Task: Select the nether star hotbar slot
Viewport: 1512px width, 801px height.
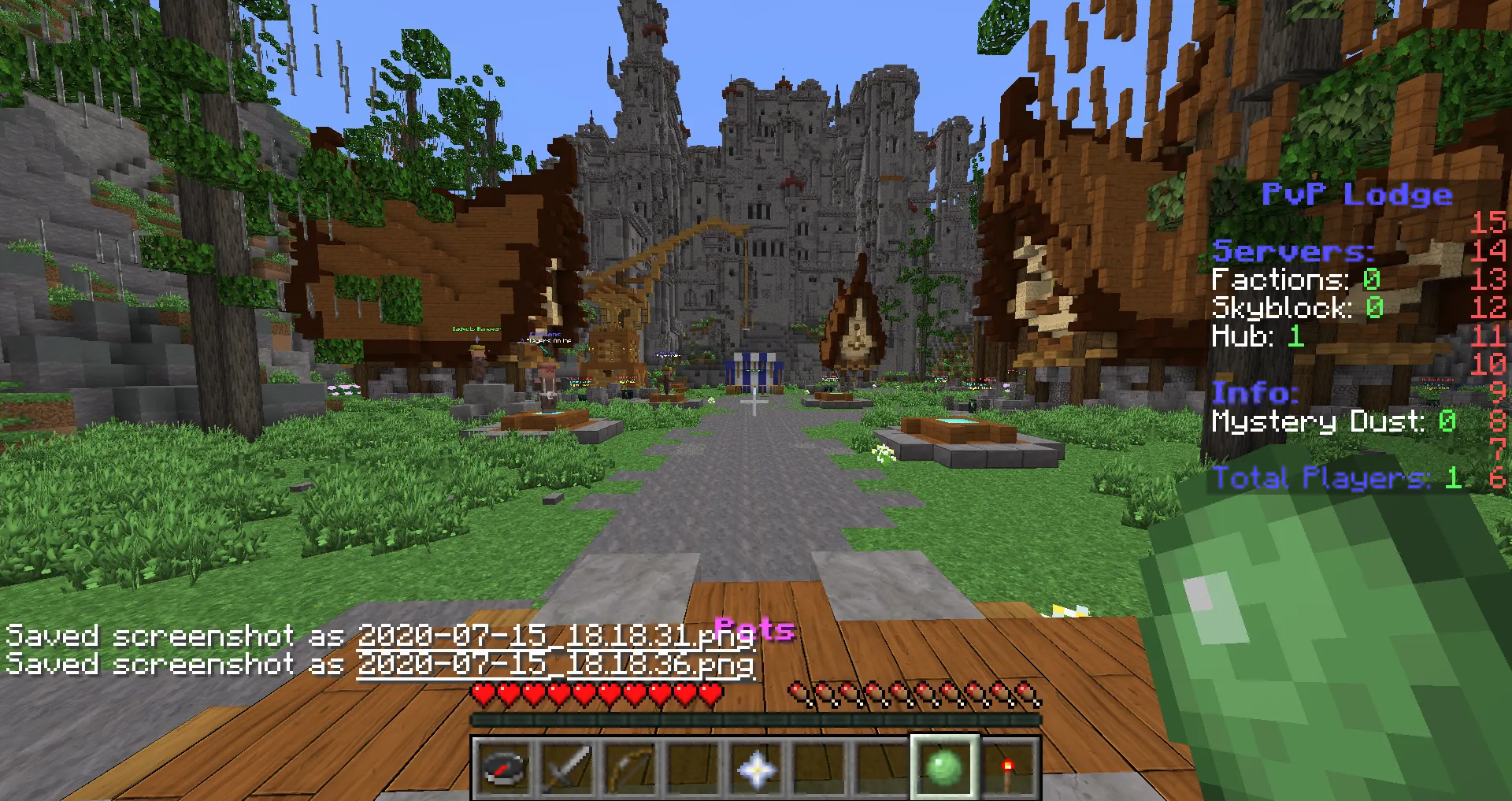Action: tap(756, 768)
